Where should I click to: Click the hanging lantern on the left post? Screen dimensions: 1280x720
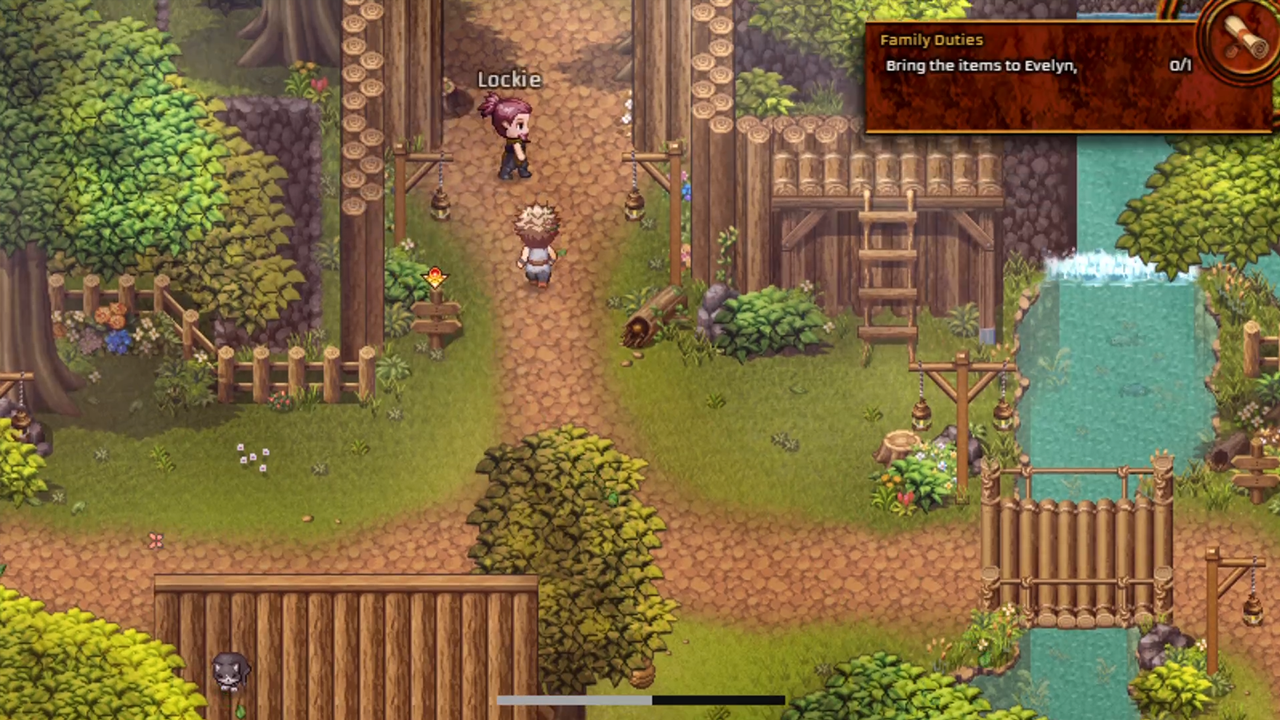[440, 205]
